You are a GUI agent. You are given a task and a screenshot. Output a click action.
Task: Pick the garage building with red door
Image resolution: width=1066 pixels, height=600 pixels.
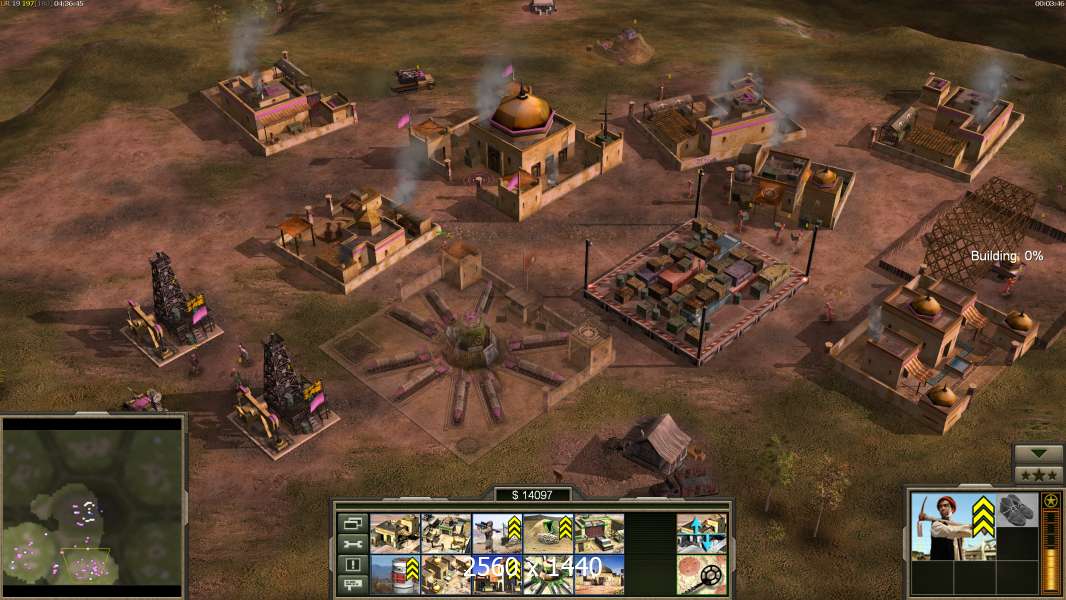pyautogui.click(x=599, y=533)
